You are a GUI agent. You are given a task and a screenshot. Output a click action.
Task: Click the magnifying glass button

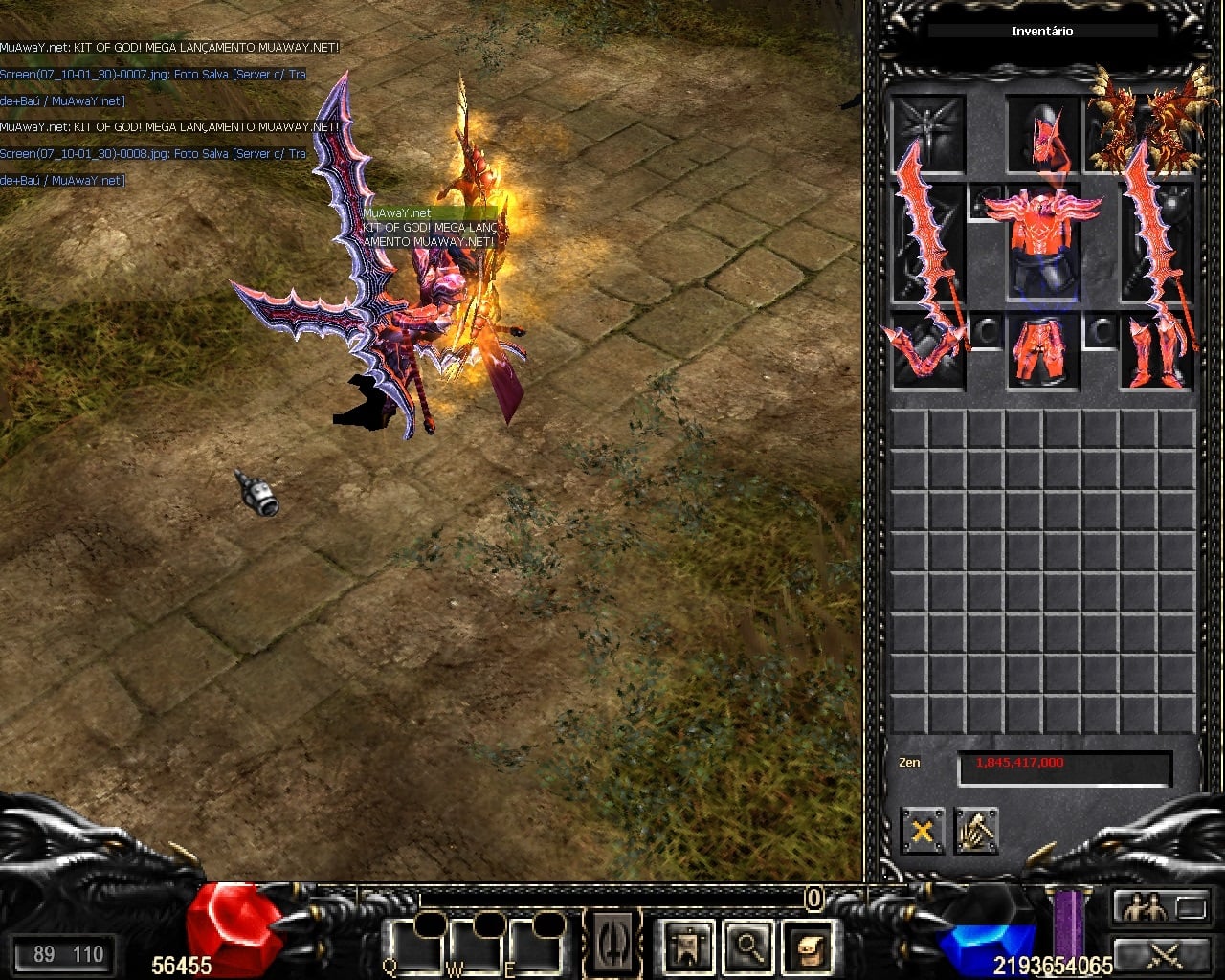click(747, 946)
